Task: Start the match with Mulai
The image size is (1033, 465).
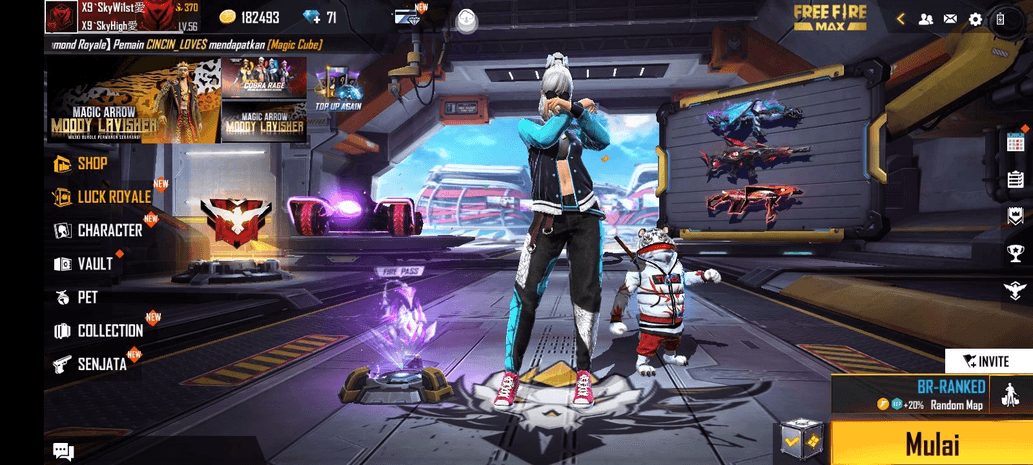Action: tap(931, 443)
